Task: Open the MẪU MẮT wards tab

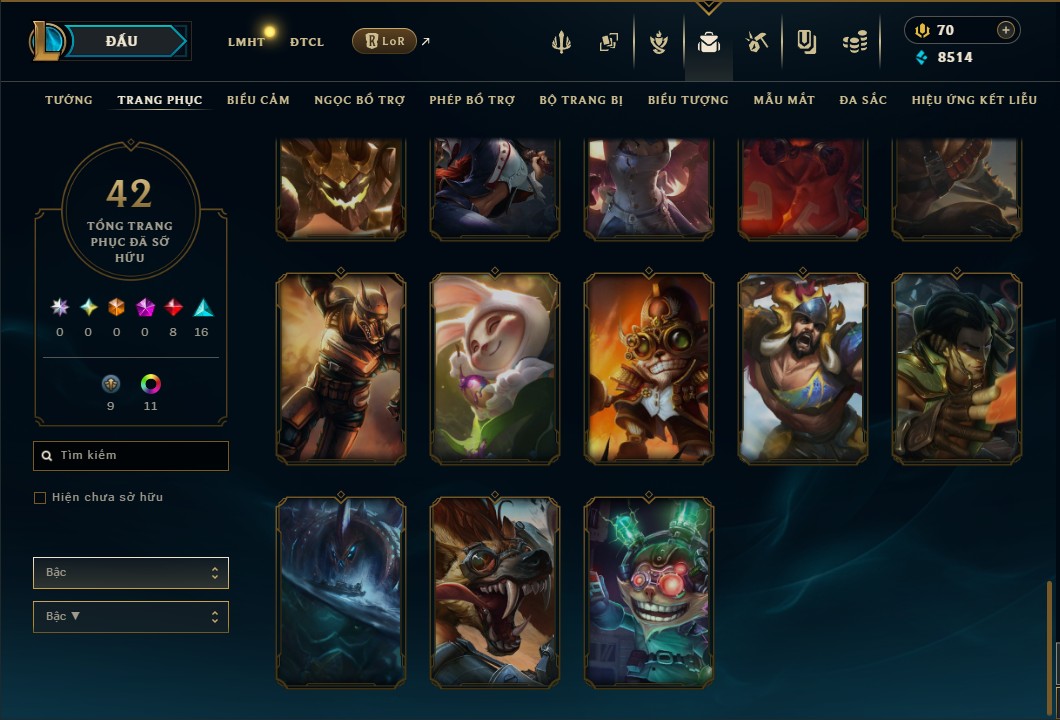Action: coord(784,100)
